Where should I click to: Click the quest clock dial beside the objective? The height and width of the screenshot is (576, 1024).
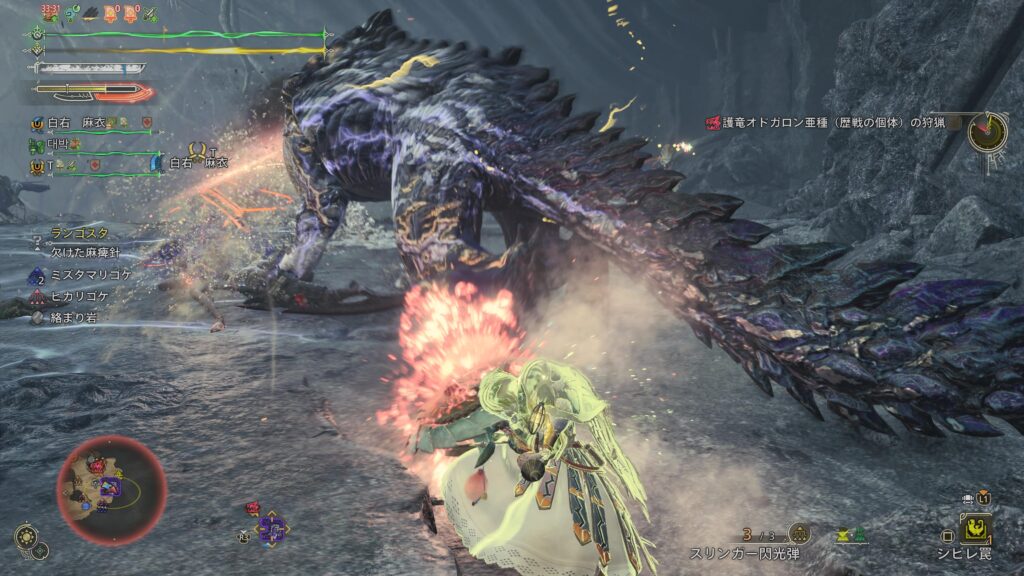(986, 131)
